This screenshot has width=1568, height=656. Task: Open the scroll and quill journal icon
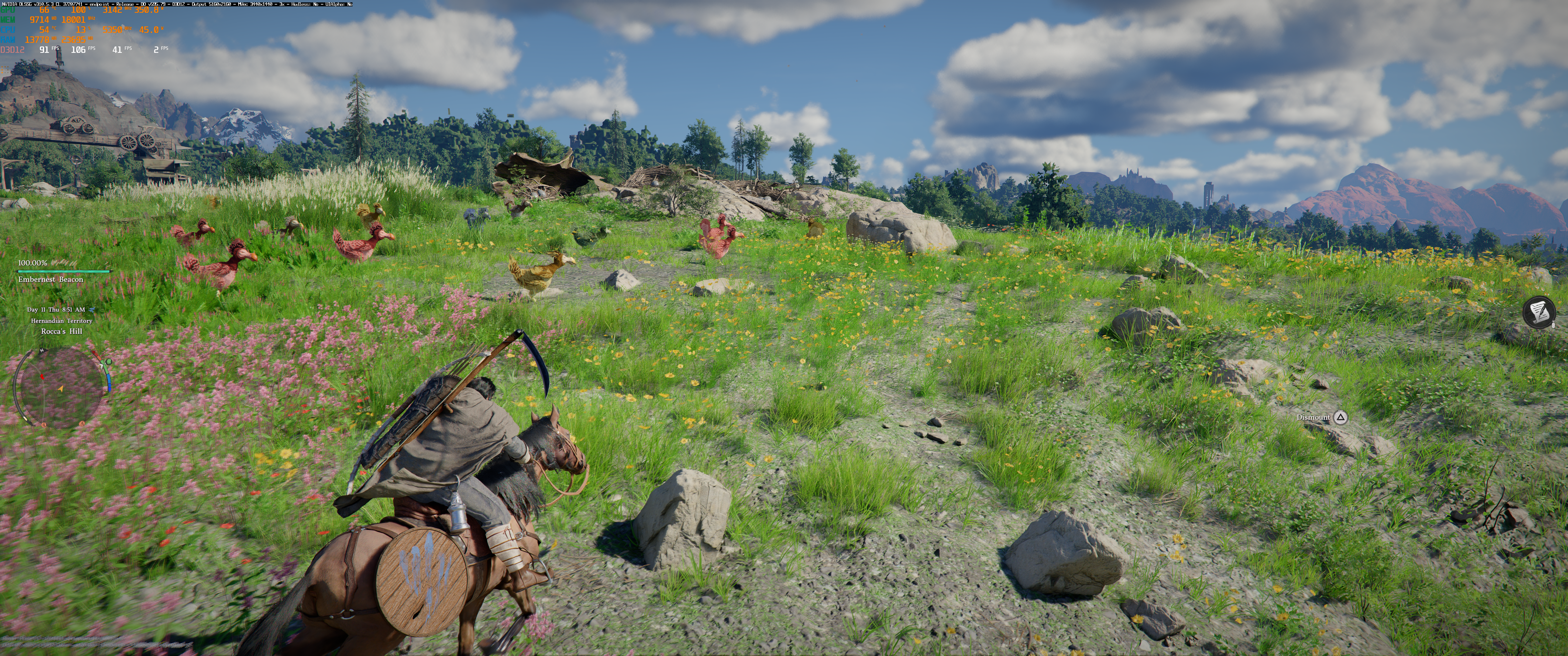pos(1540,313)
